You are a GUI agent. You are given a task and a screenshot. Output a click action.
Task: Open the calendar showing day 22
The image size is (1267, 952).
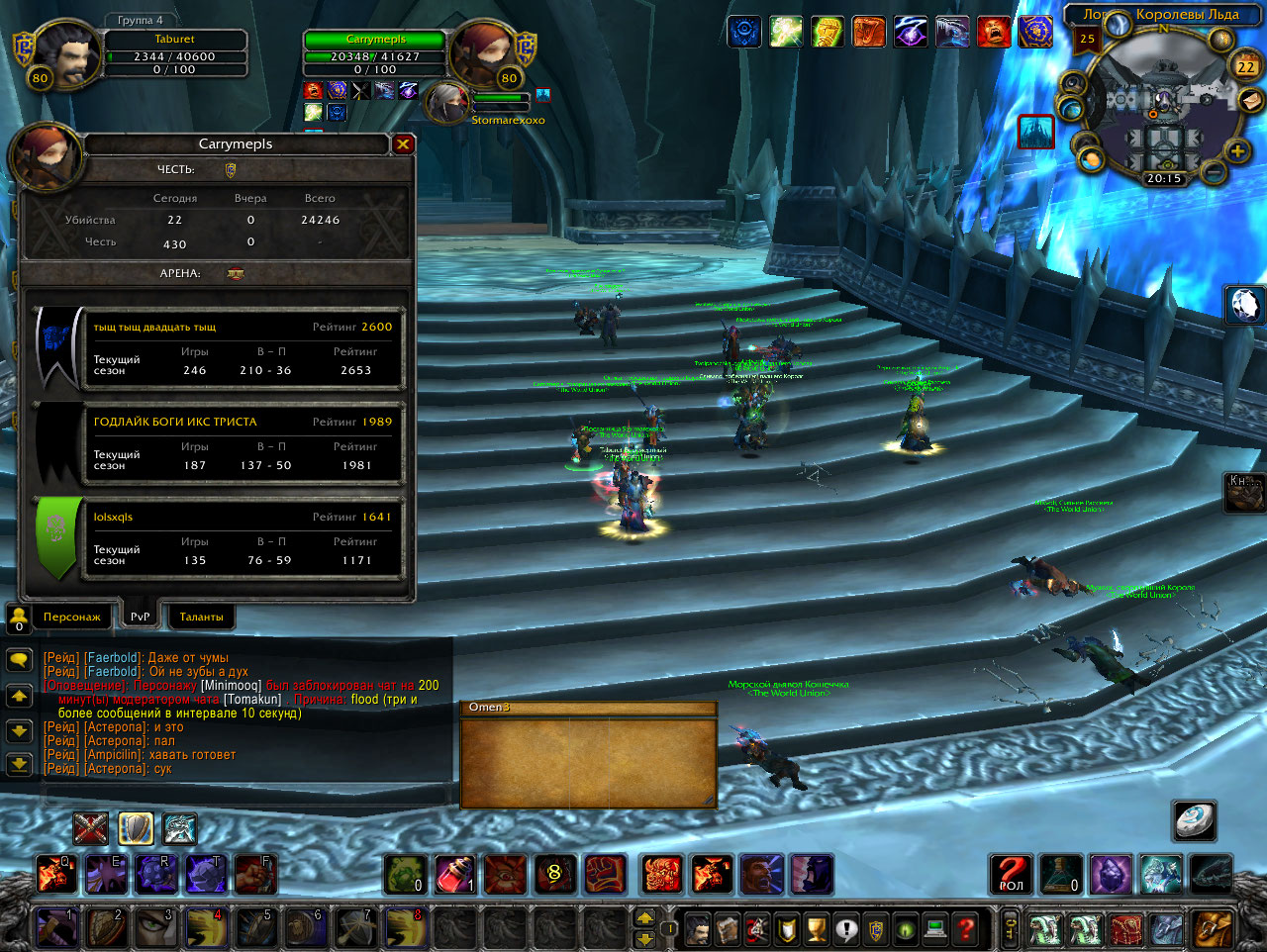pyautogui.click(x=1245, y=66)
